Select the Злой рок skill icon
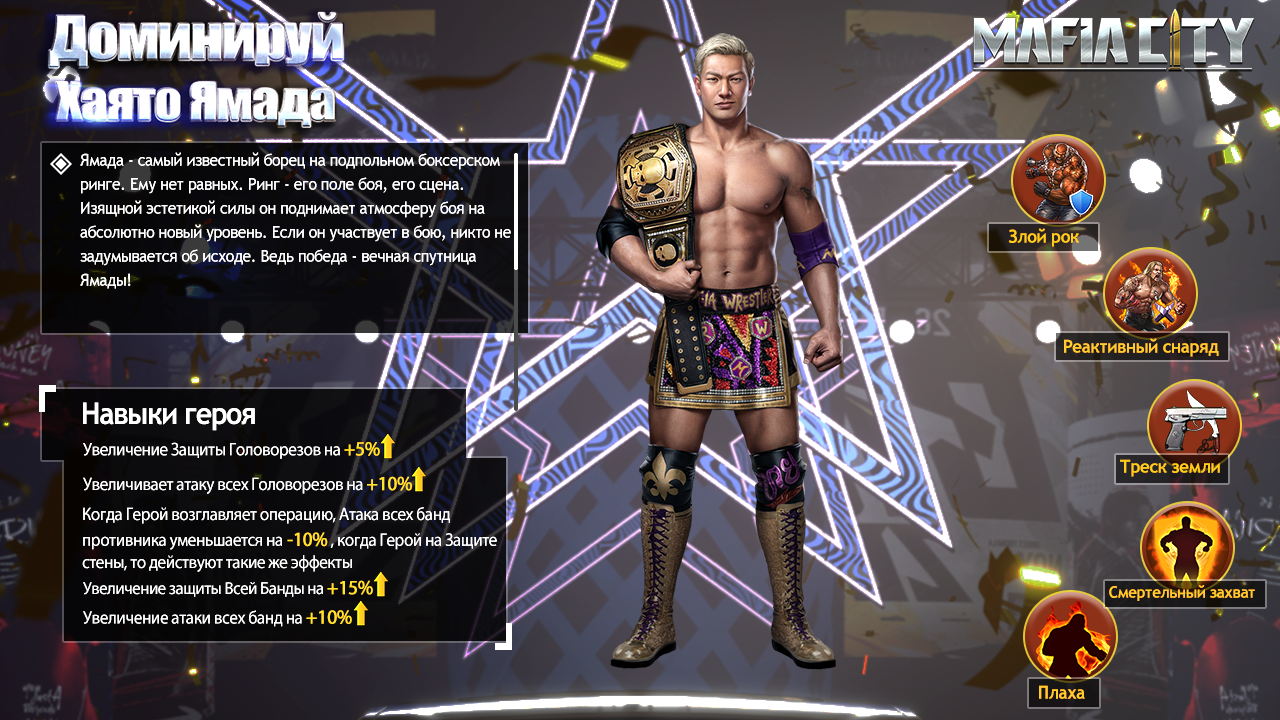This screenshot has height=720, width=1280. (x=1057, y=180)
